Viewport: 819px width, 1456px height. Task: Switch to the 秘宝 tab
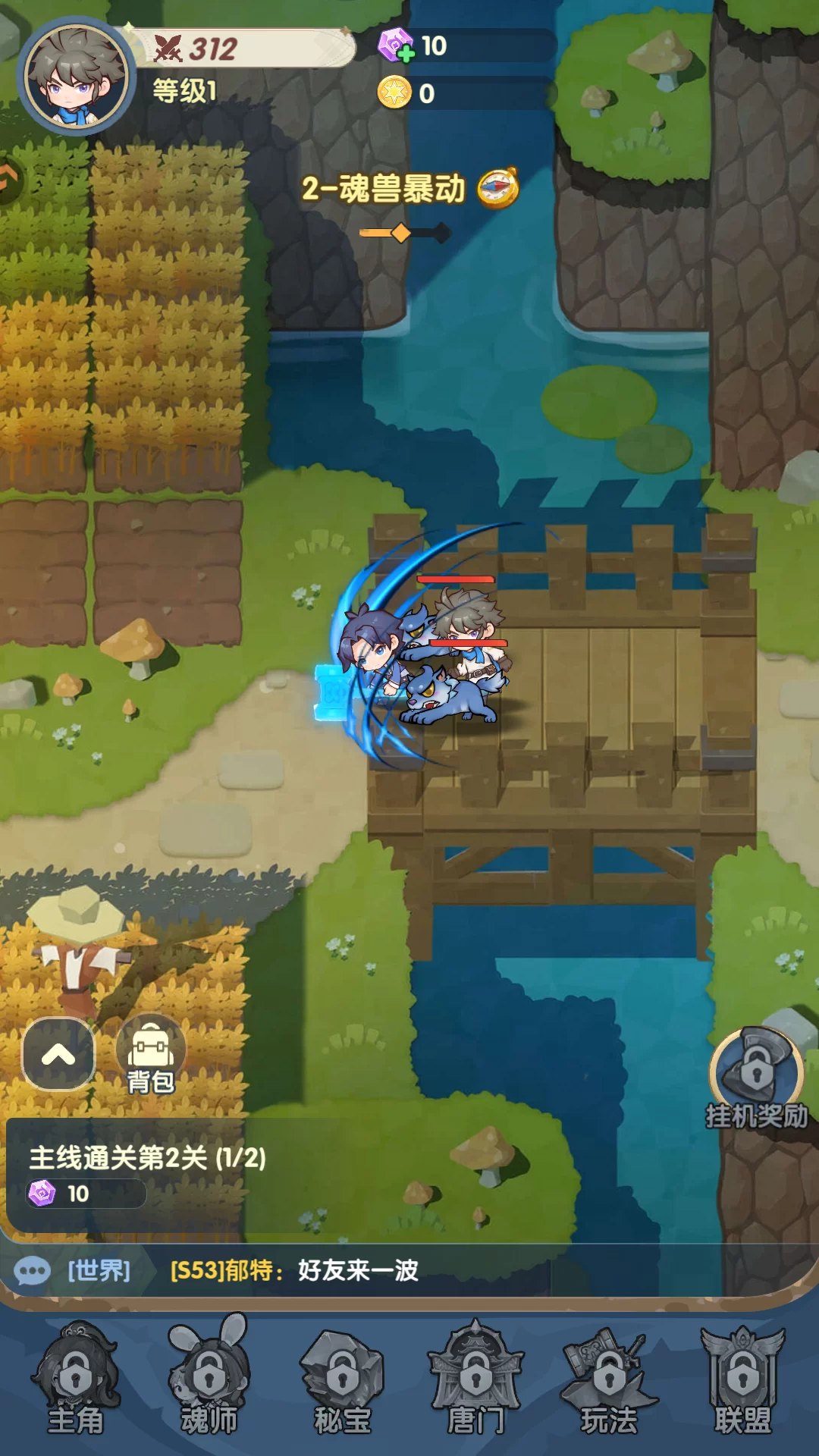tap(343, 1380)
